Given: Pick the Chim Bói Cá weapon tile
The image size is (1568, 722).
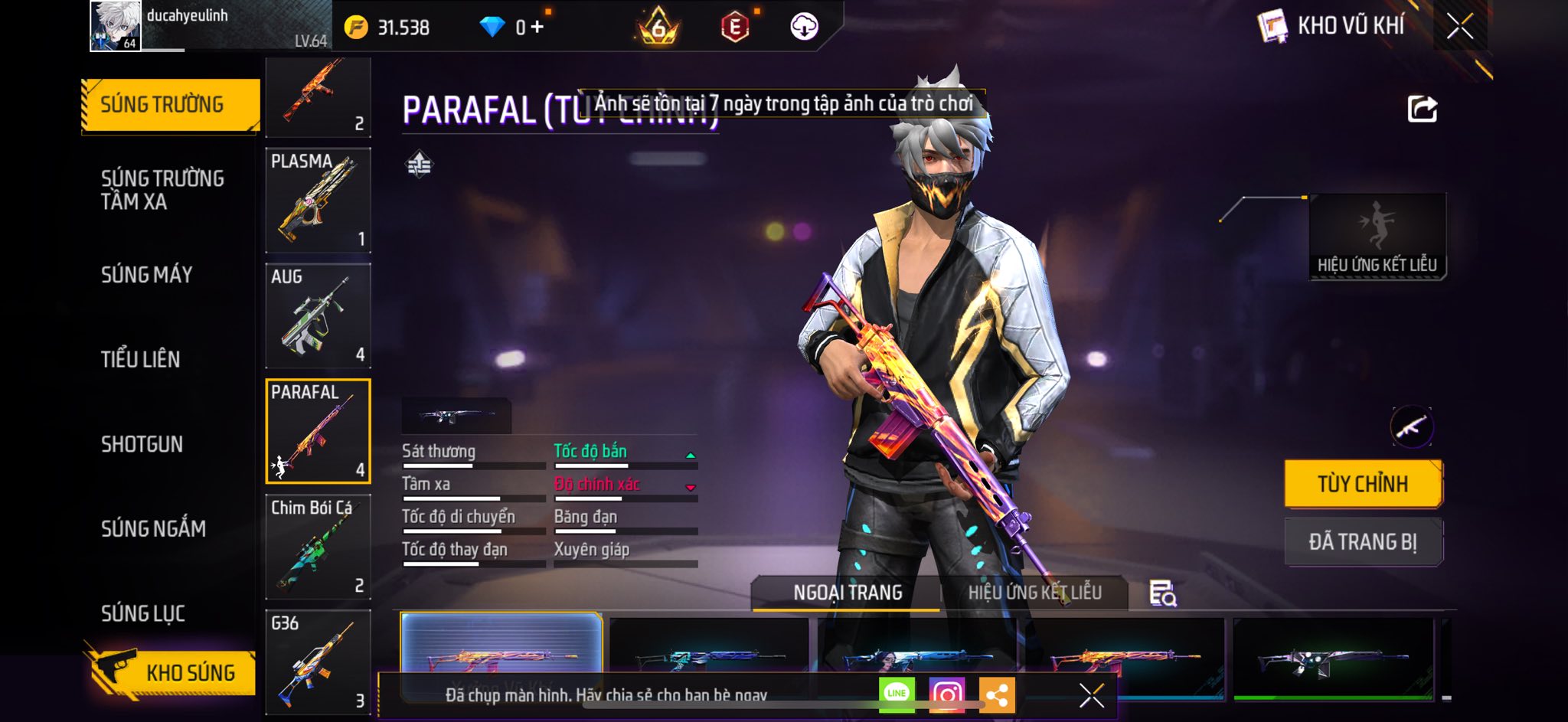Looking at the screenshot, I should point(318,547).
